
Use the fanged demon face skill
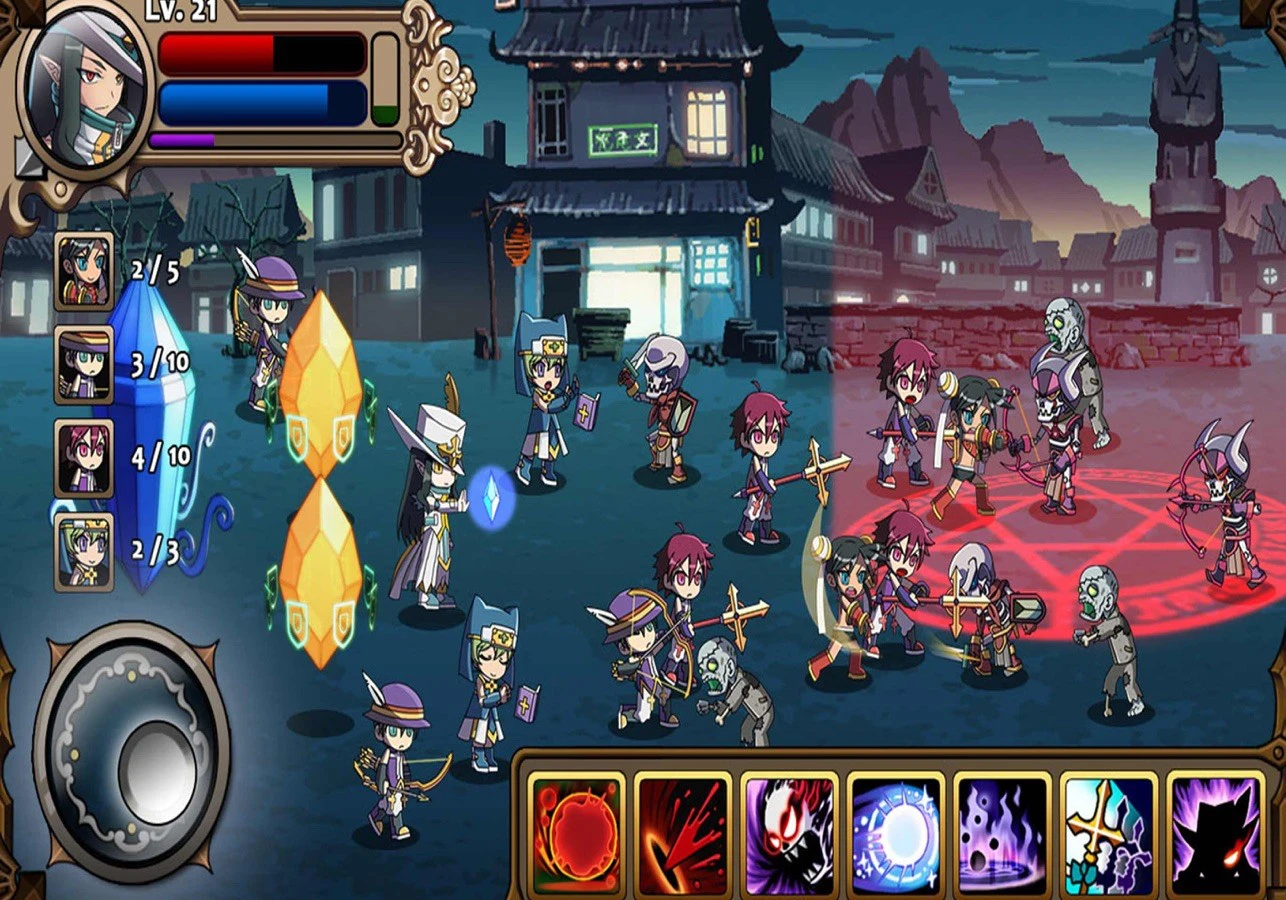790,834
